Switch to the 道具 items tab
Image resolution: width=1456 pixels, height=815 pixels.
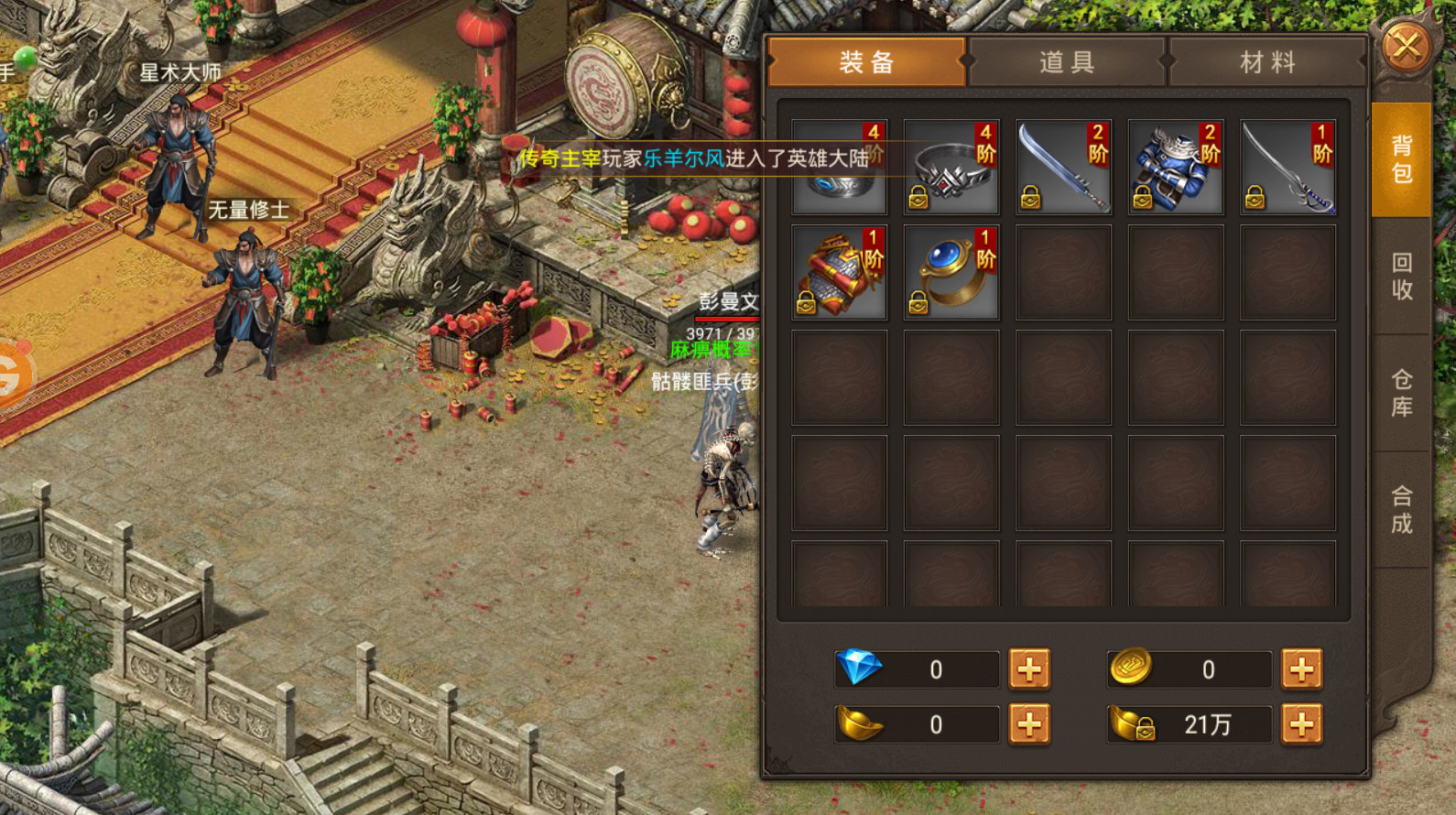coord(1067,62)
